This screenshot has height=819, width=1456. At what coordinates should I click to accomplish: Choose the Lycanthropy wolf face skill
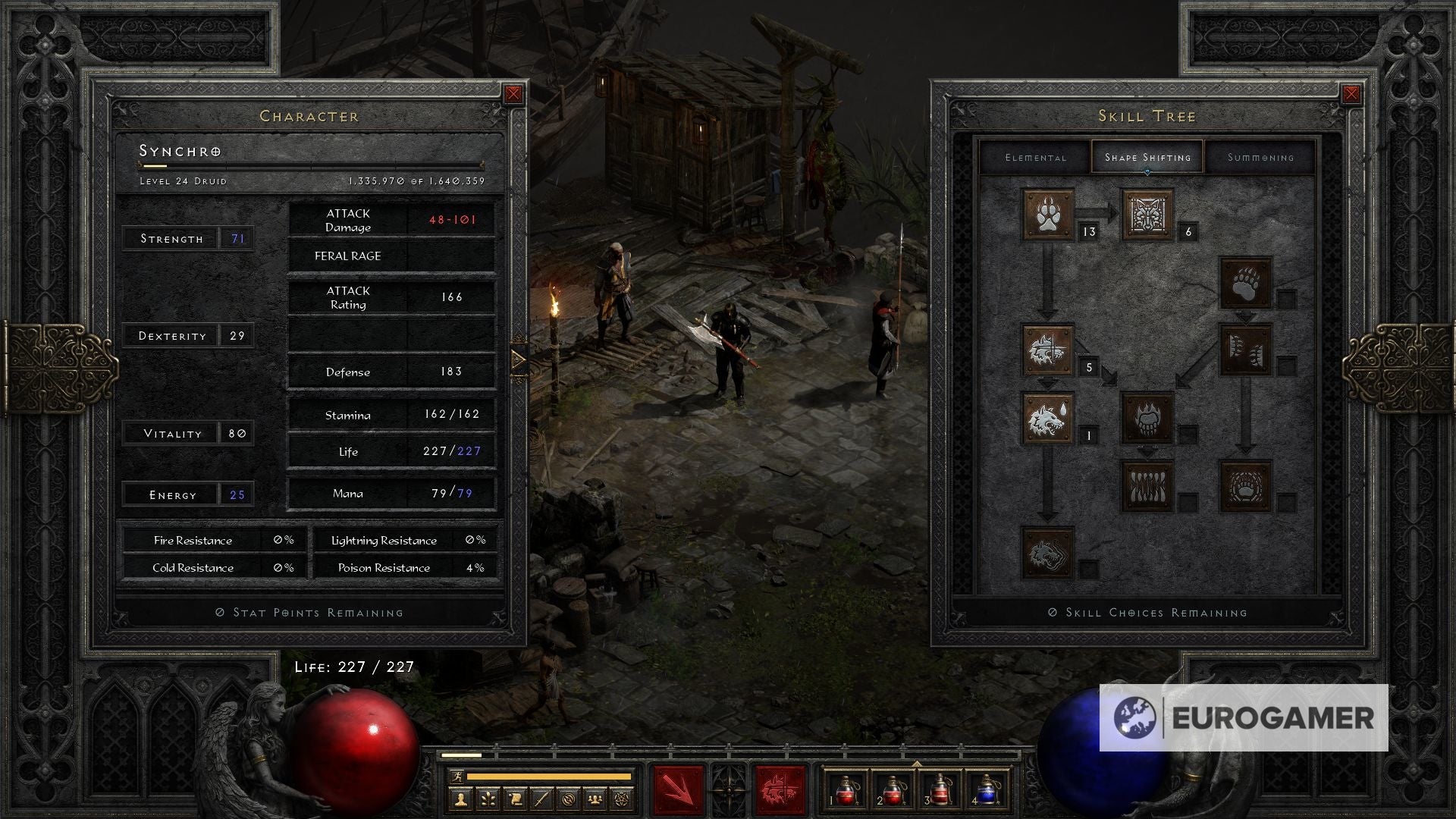pos(1147,215)
